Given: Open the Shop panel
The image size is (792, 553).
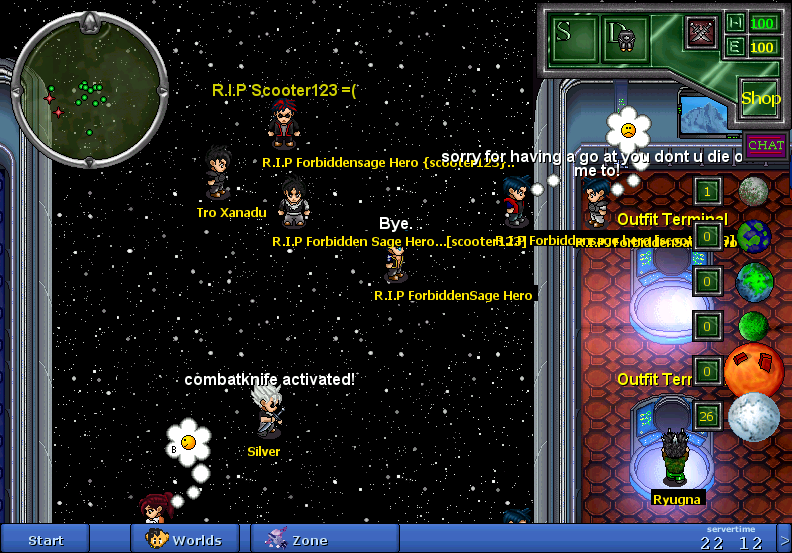Looking at the screenshot, I should point(760,98).
